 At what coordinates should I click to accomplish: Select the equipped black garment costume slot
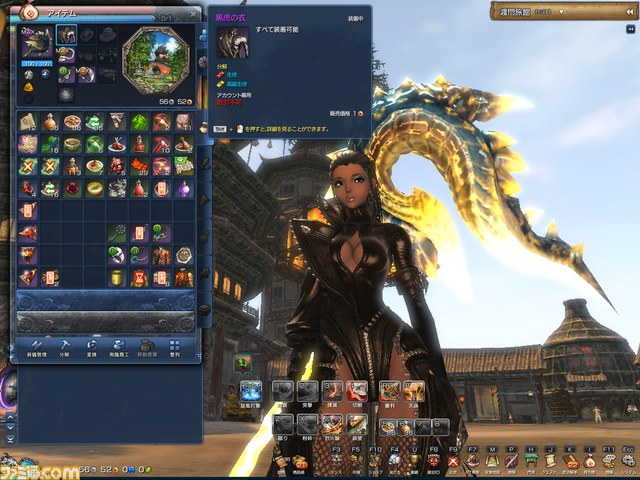pos(65,35)
